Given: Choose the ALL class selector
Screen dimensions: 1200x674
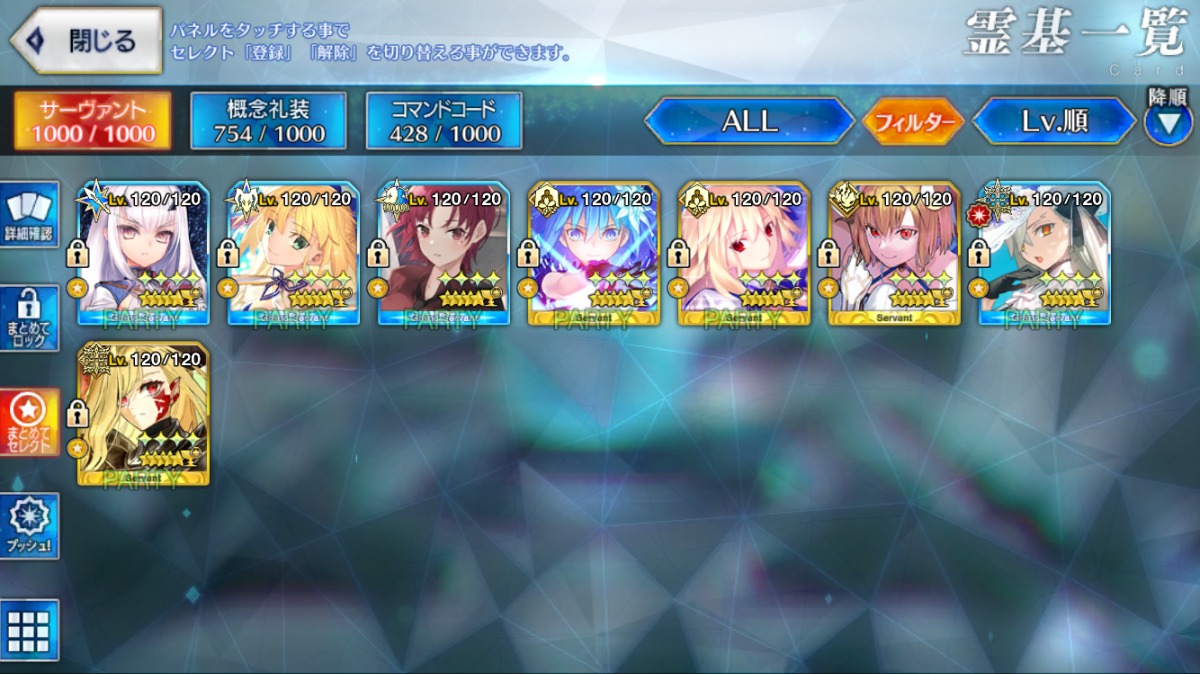Looking at the screenshot, I should pyautogui.click(x=749, y=122).
